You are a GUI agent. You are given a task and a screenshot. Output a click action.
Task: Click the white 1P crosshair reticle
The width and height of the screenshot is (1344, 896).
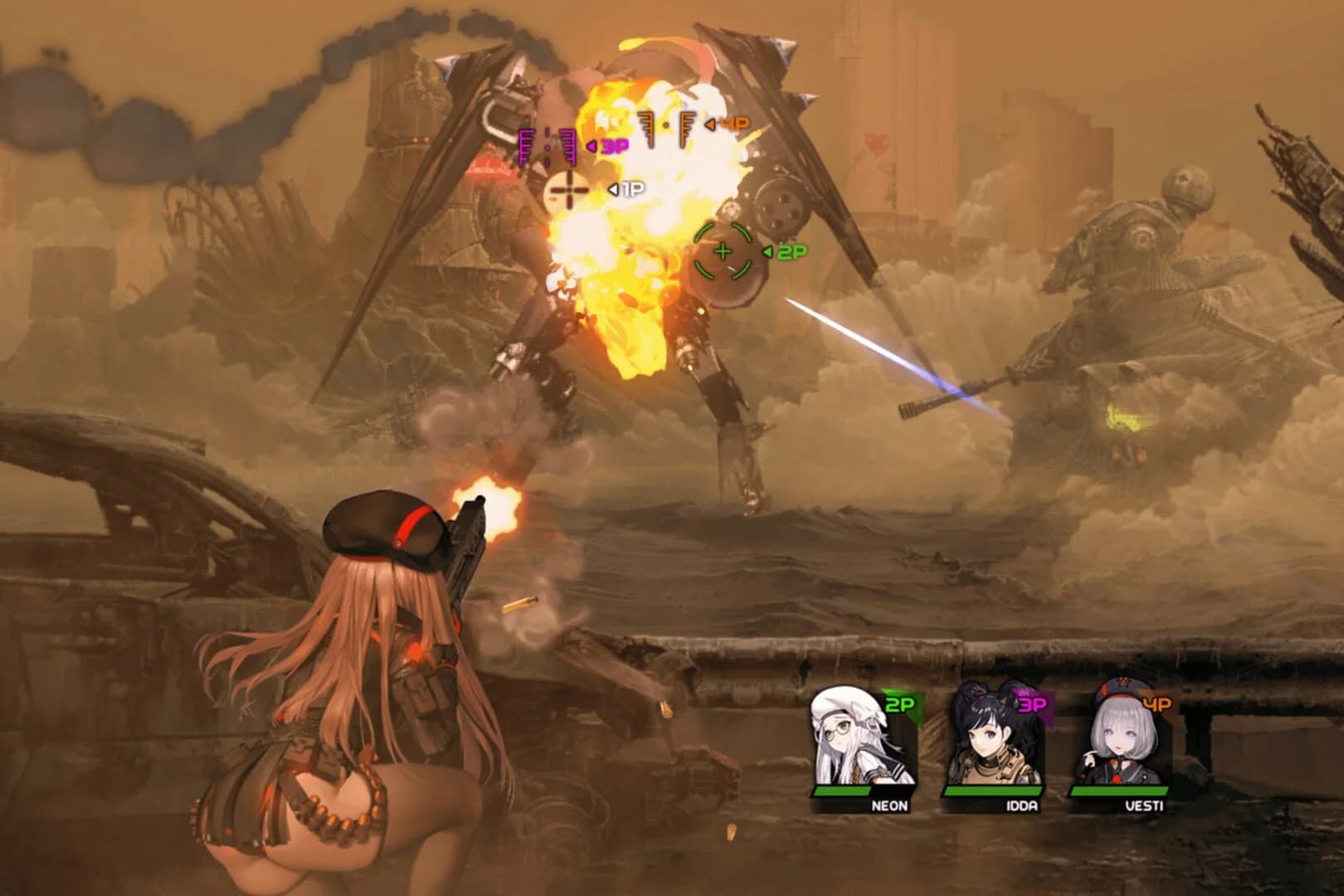tap(567, 191)
